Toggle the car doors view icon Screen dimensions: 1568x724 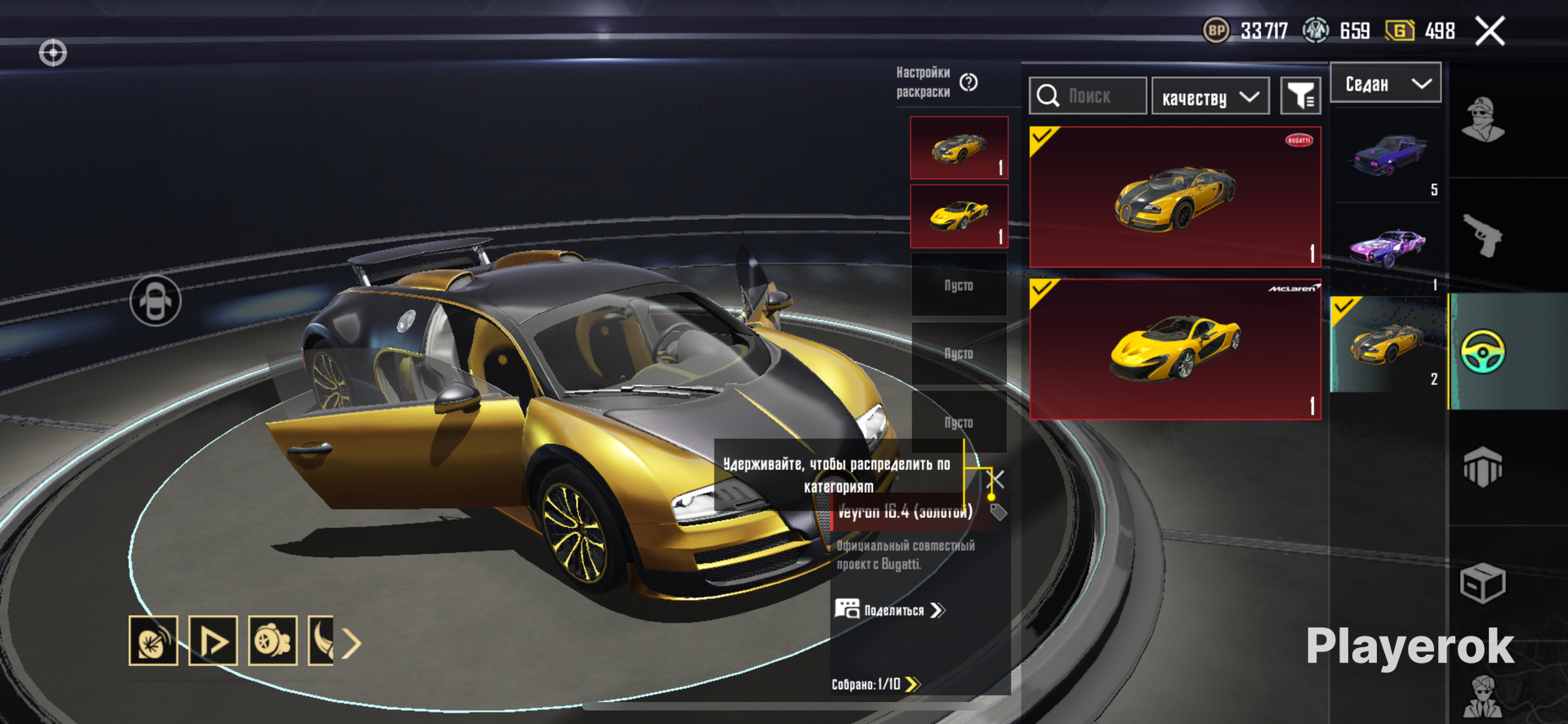tap(155, 301)
